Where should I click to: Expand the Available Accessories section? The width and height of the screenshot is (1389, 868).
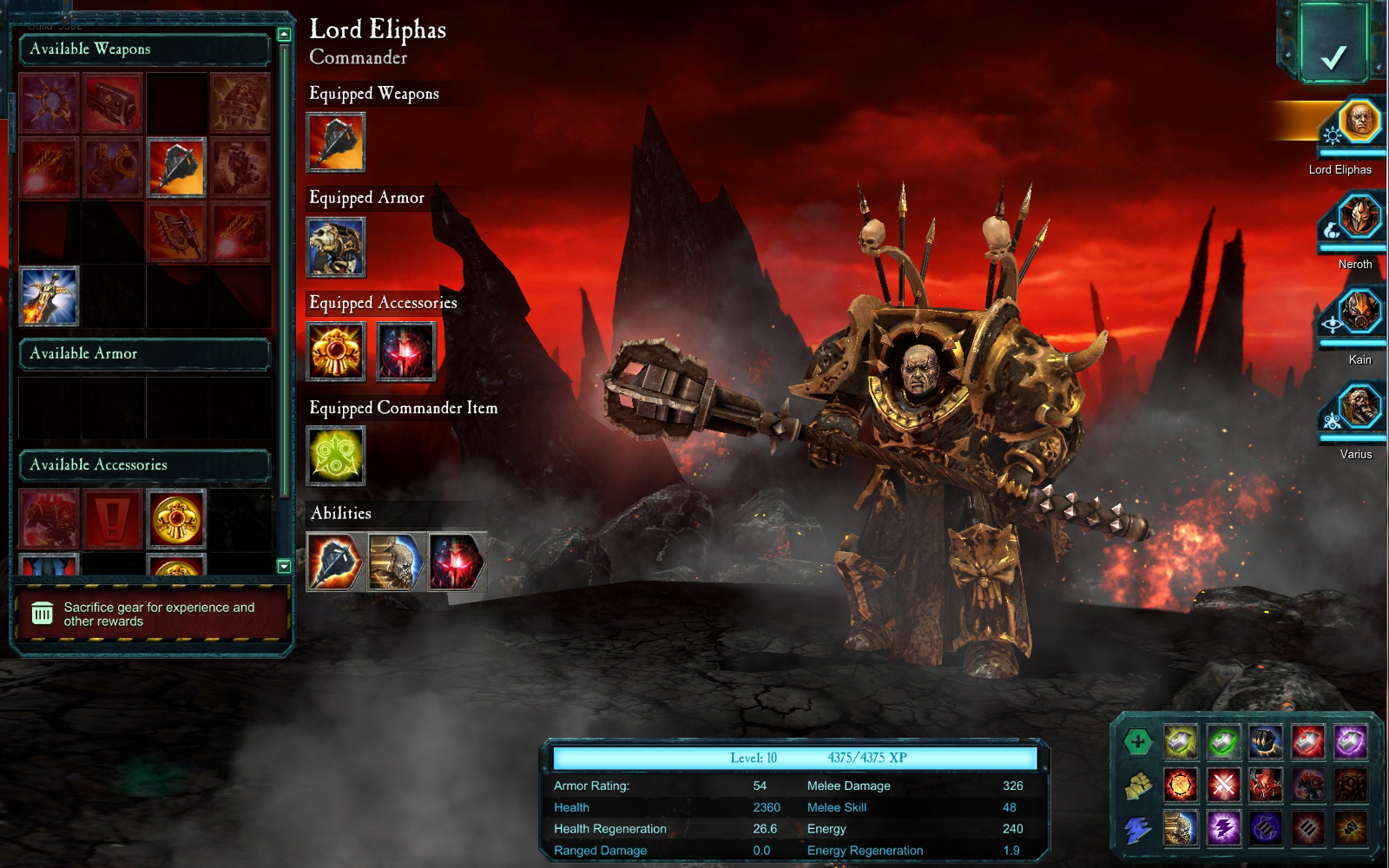pyautogui.click(x=144, y=464)
